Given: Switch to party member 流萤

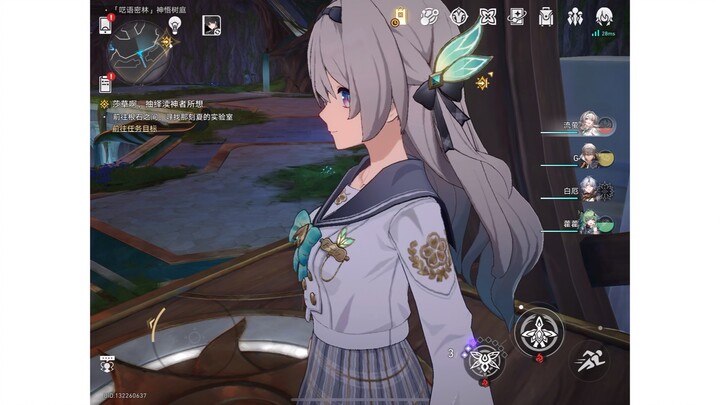Looking at the screenshot, I should click(592, 127).
